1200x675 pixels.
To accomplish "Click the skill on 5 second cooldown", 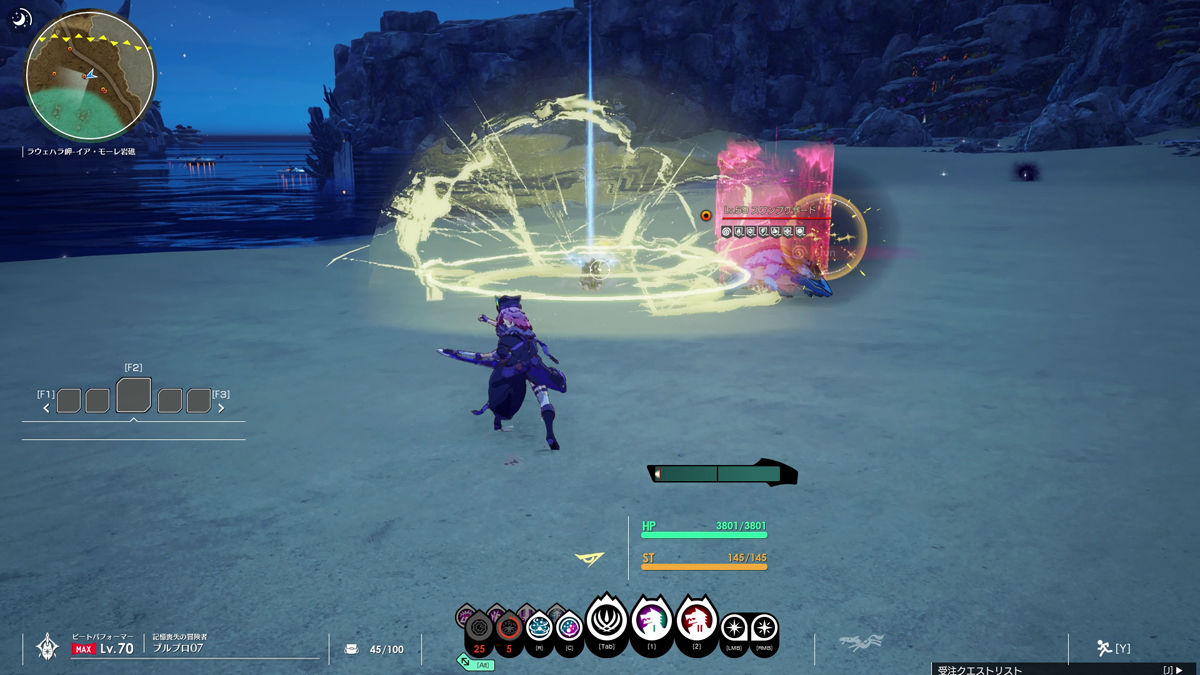I will coord(509,630).
